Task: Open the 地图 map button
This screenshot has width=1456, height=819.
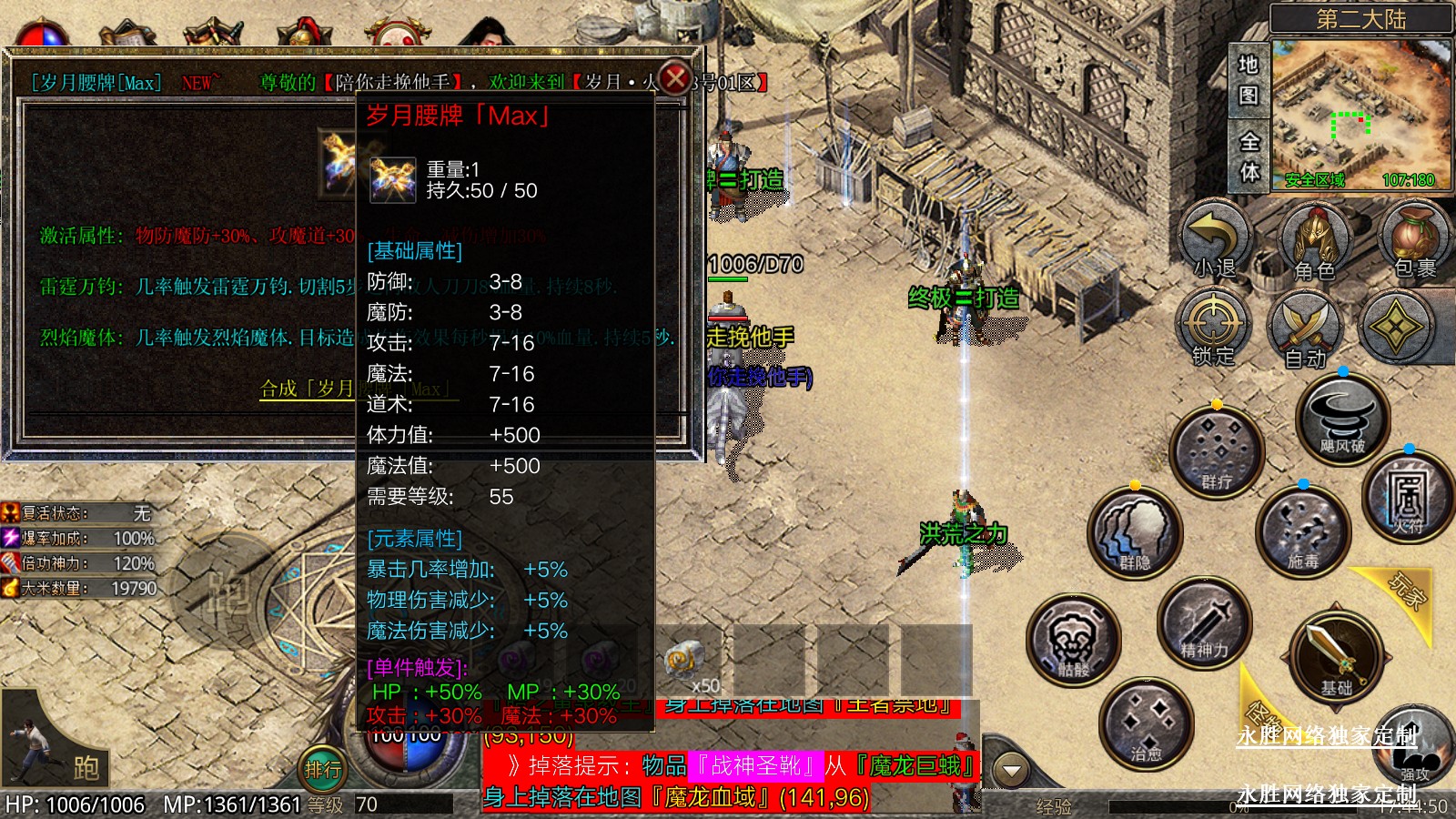Action: point(1249,80)
